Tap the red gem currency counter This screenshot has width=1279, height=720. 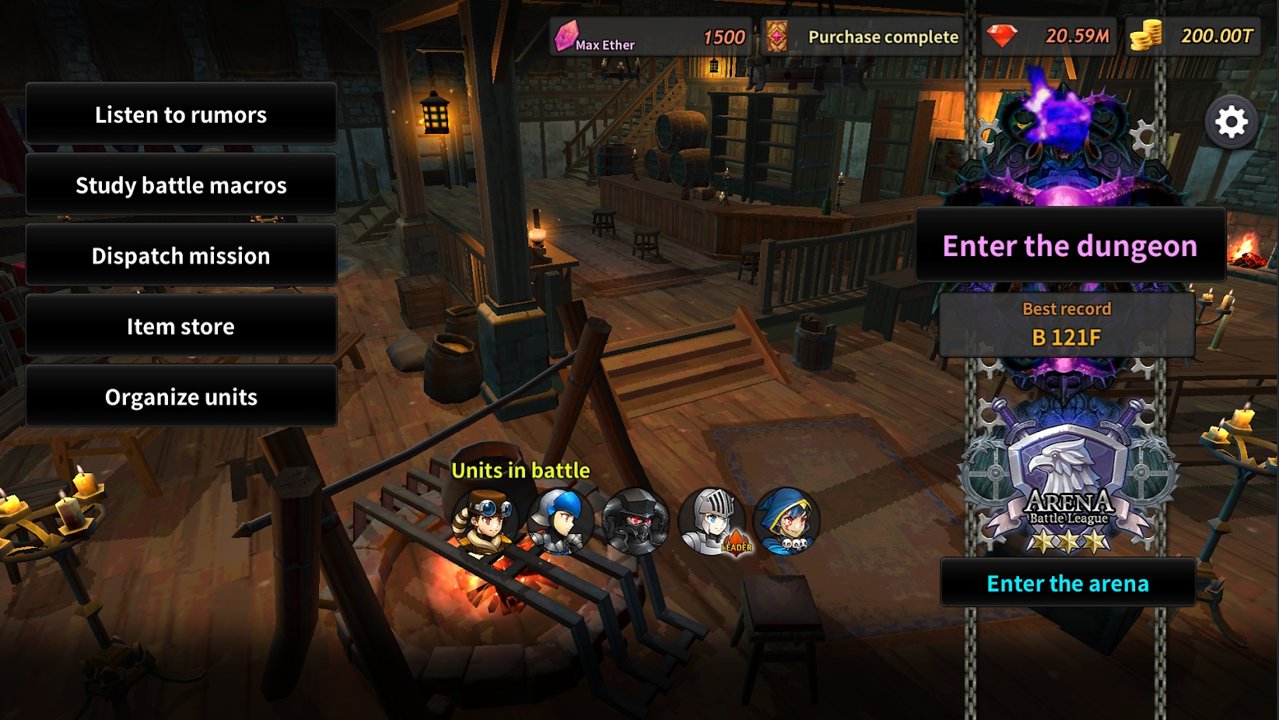(1049, 38)
